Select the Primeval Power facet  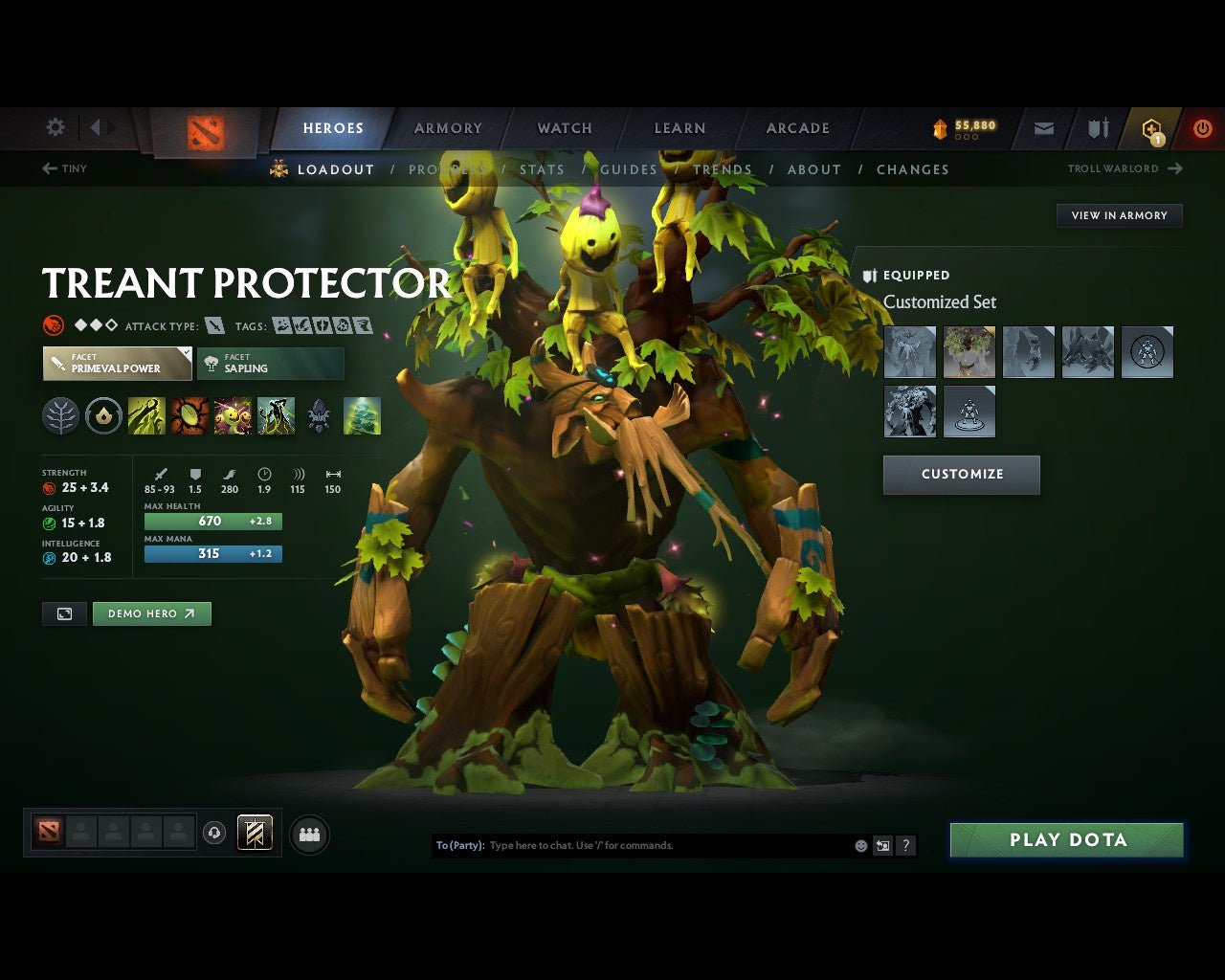point(115,364)
